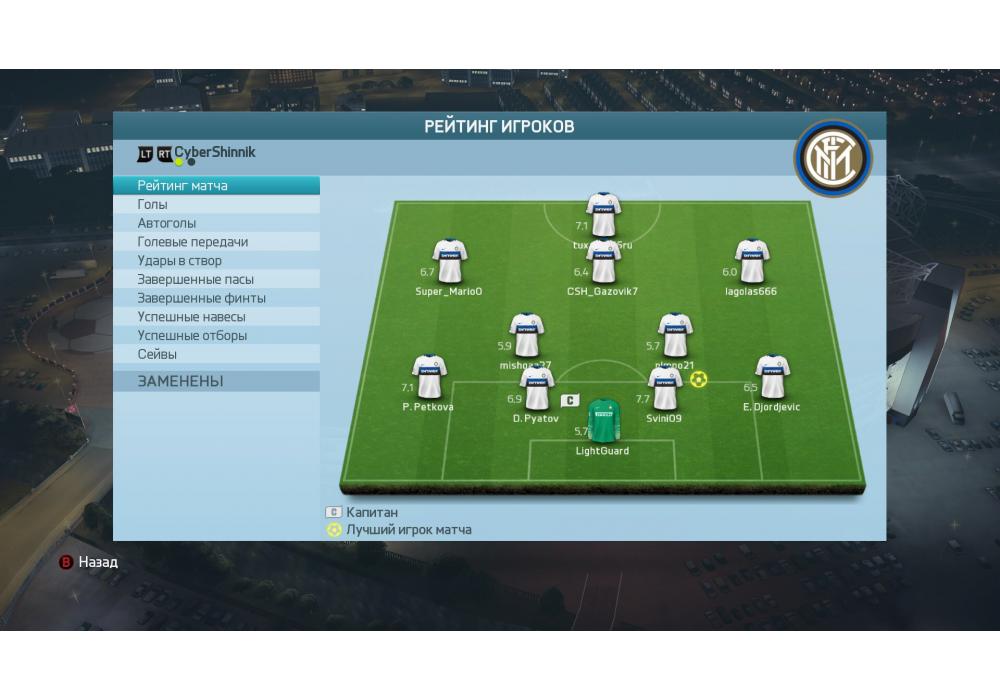Viewport: 1000px width, 700px height.
Task: Show the Голы statistic
Action: coord(216,205)
